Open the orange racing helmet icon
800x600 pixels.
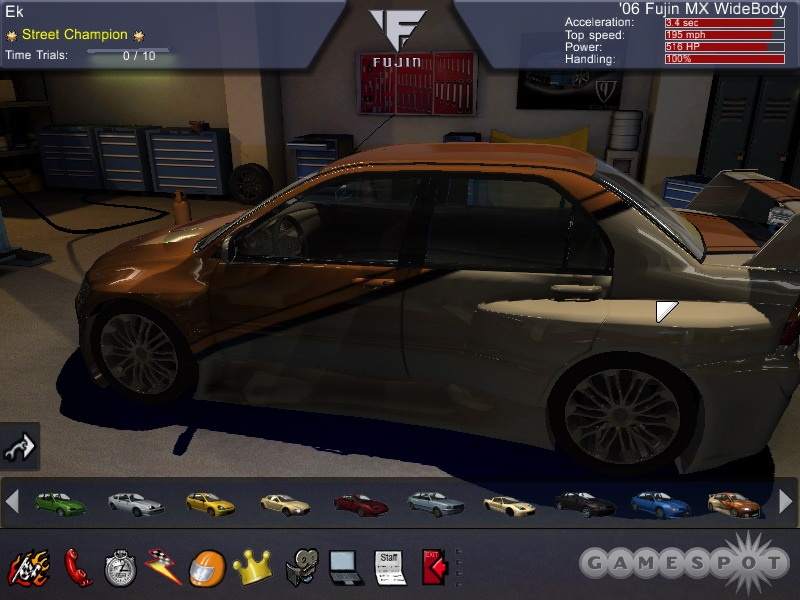207,567
